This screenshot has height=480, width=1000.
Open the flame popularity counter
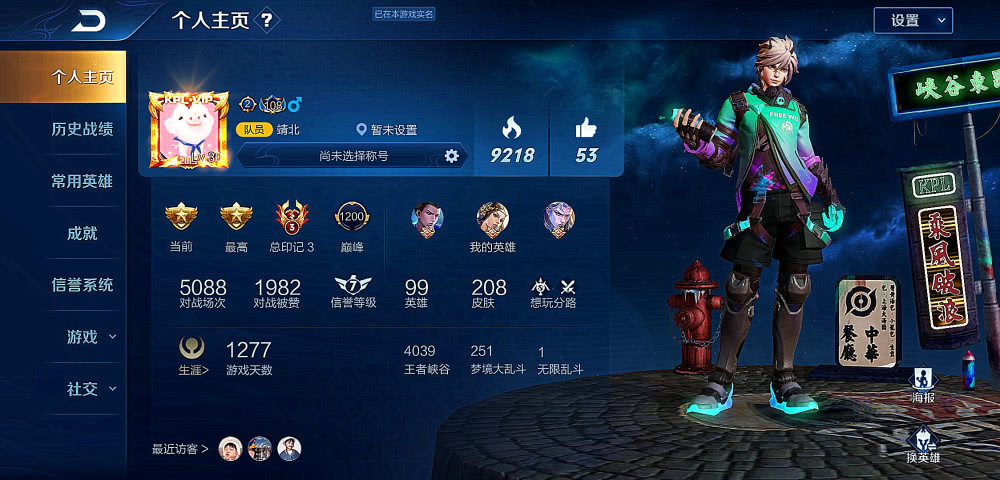coord(512,140)
